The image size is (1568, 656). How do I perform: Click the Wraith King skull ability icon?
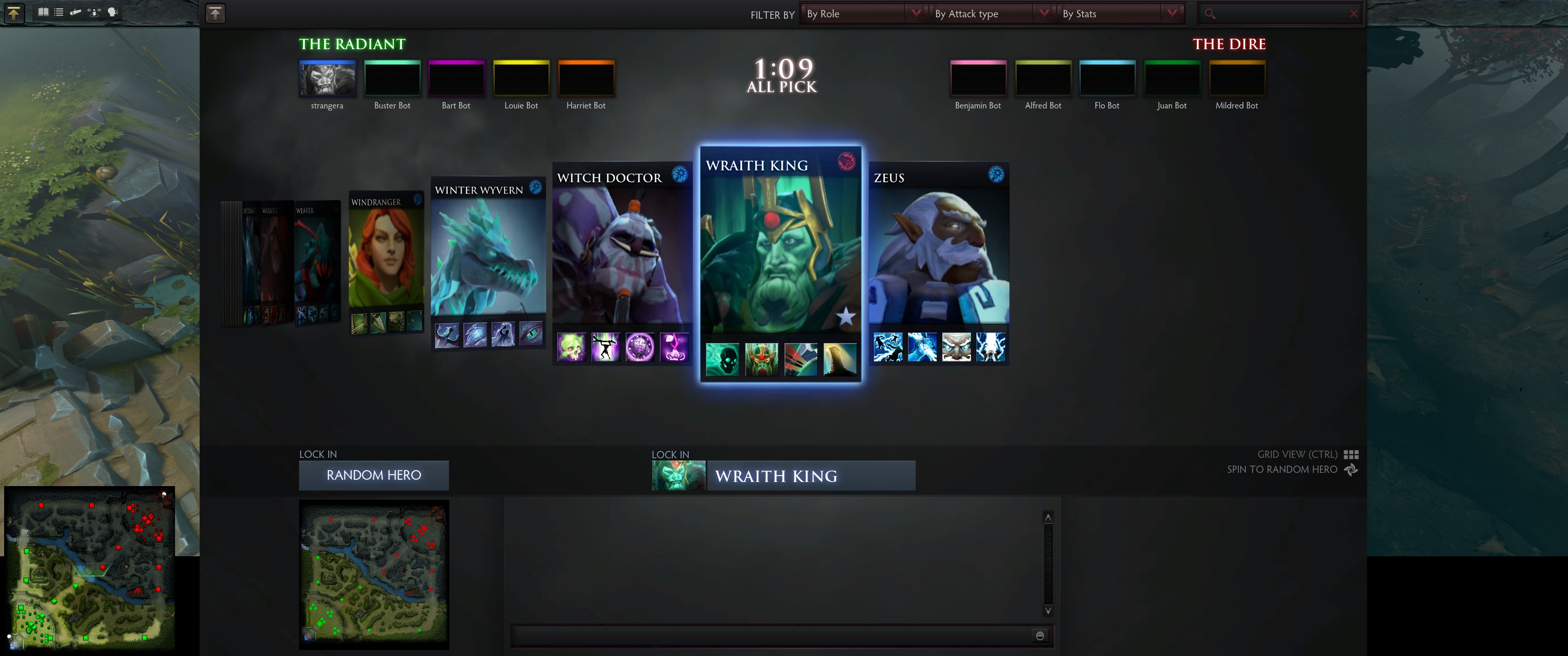coord(722,359)
